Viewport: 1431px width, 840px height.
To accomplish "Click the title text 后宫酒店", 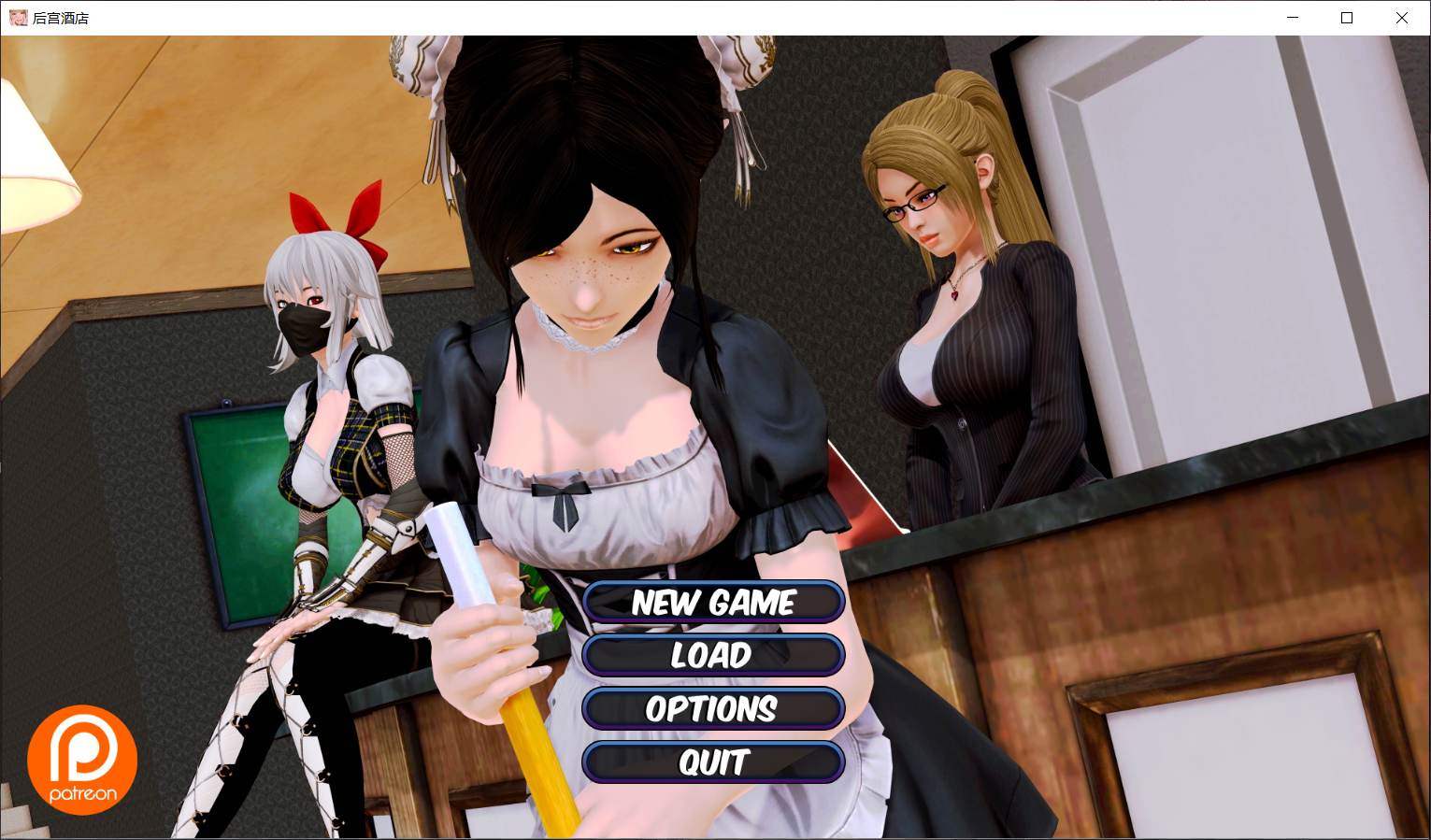I will (x=60, y=17).
